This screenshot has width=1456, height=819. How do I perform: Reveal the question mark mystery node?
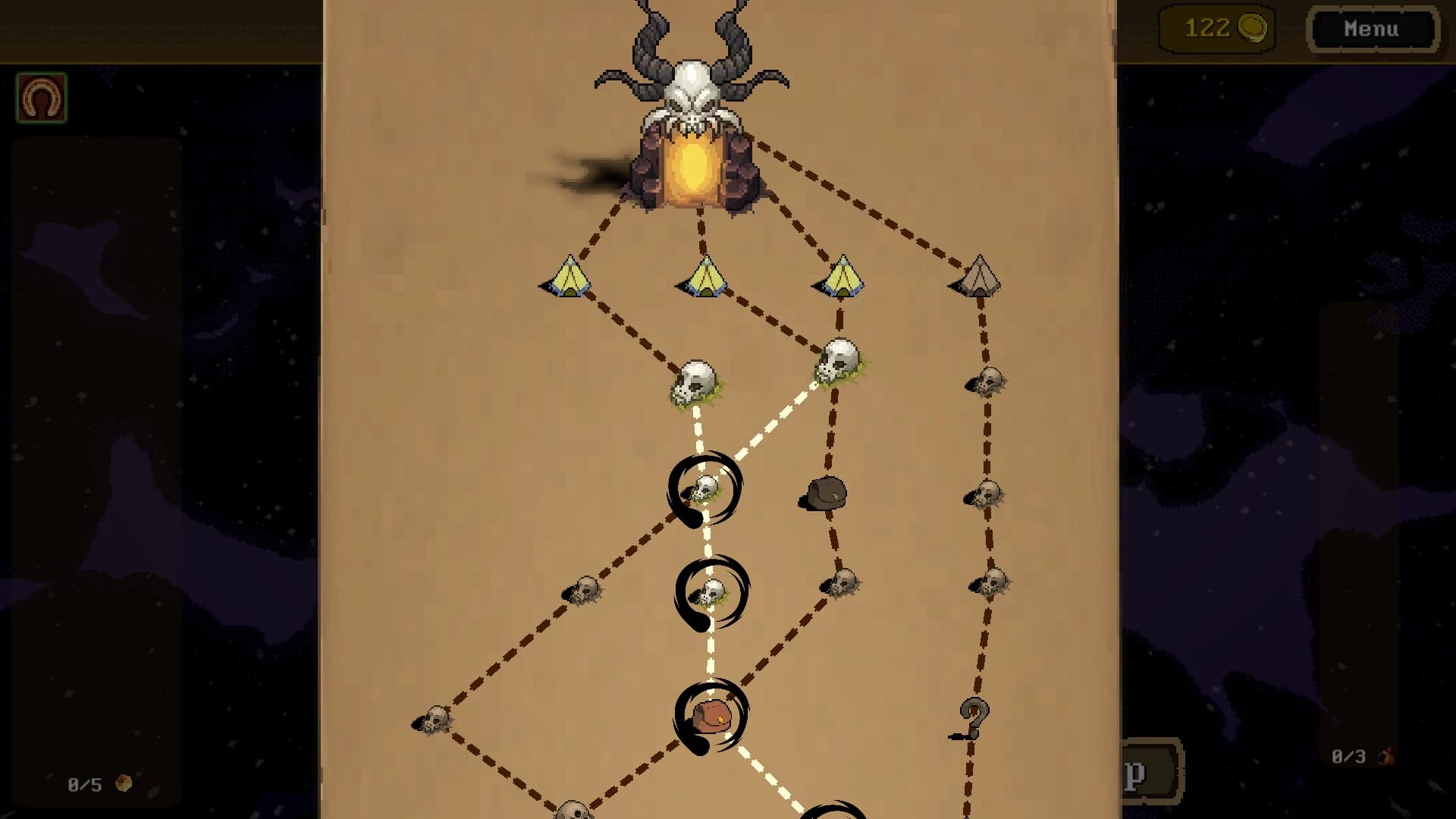click(974, 717)
